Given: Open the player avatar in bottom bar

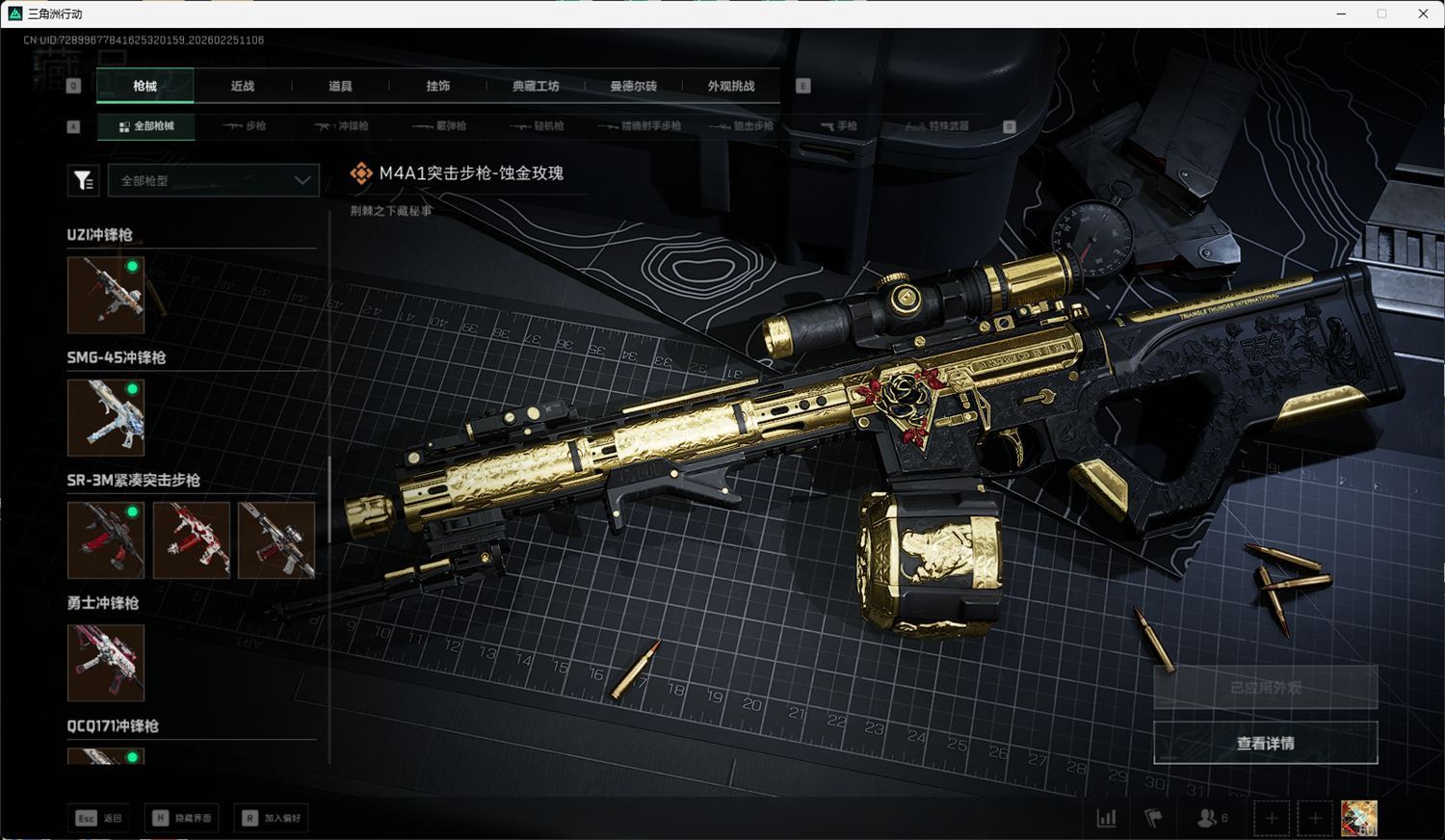Looking at the screenshot, I should point(1358,818).
